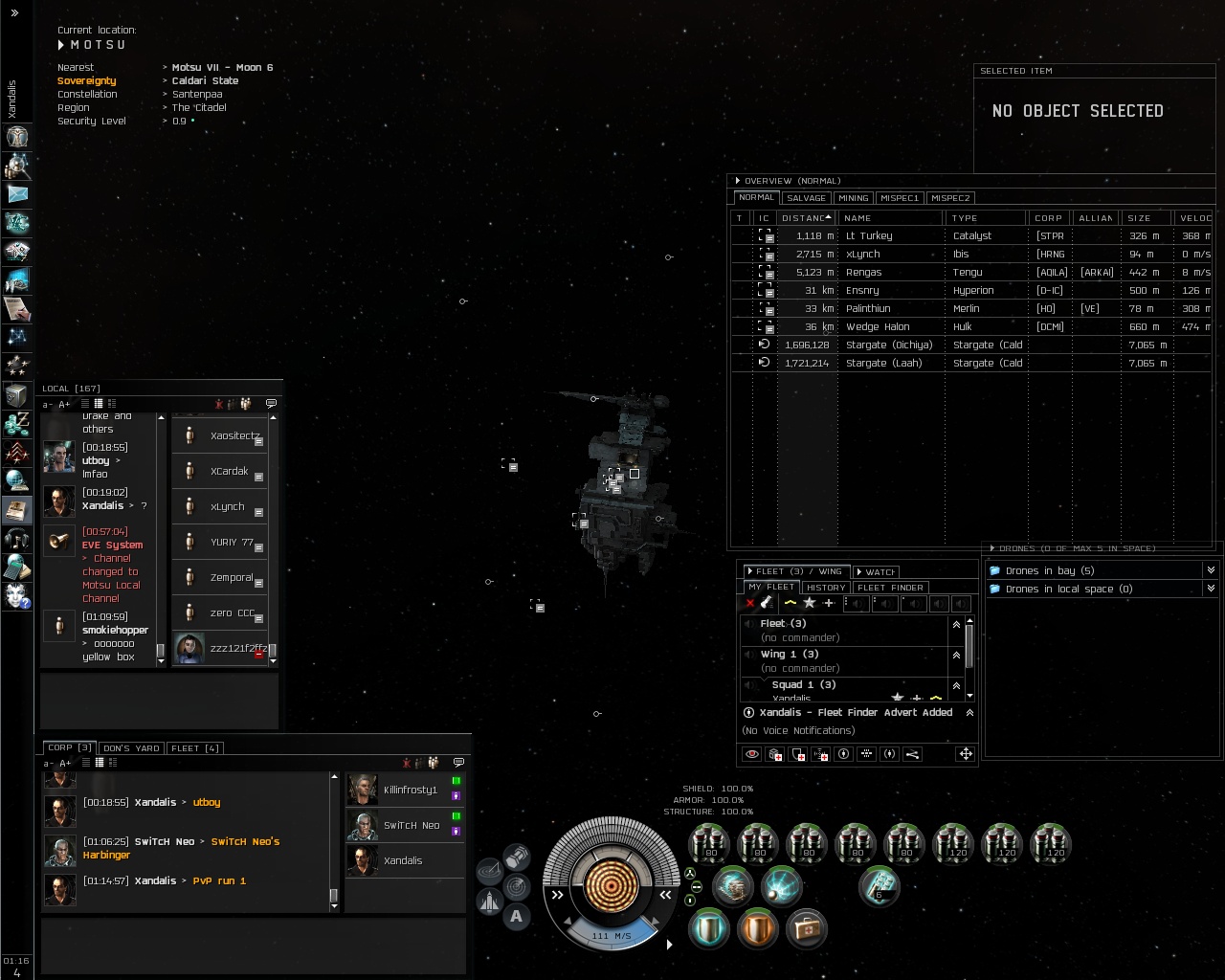Collapse the Wing 1 fleet group
The width and height of the screenshot is (1225, 980).
click(x=955, y=655)
